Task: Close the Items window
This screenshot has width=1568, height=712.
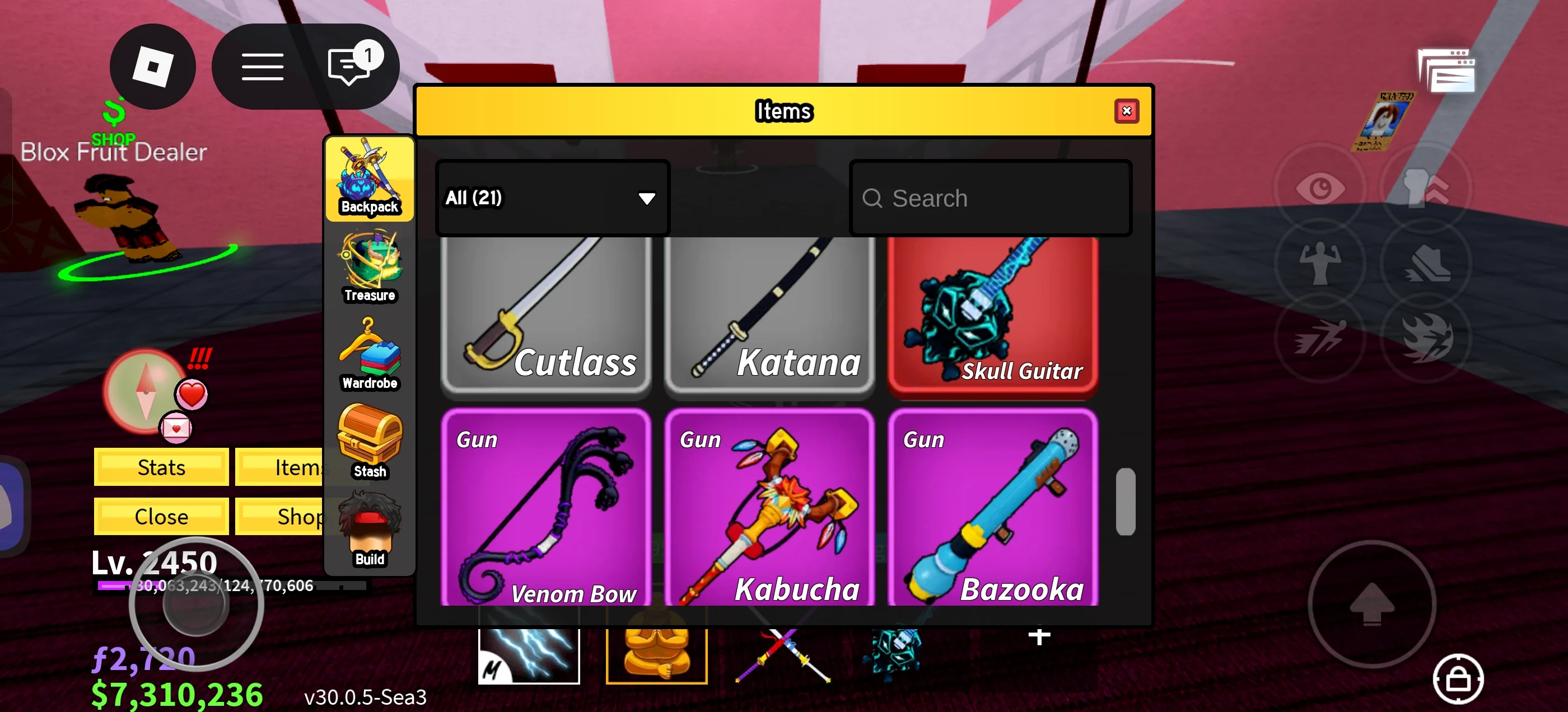Action: click(1126, 111)
